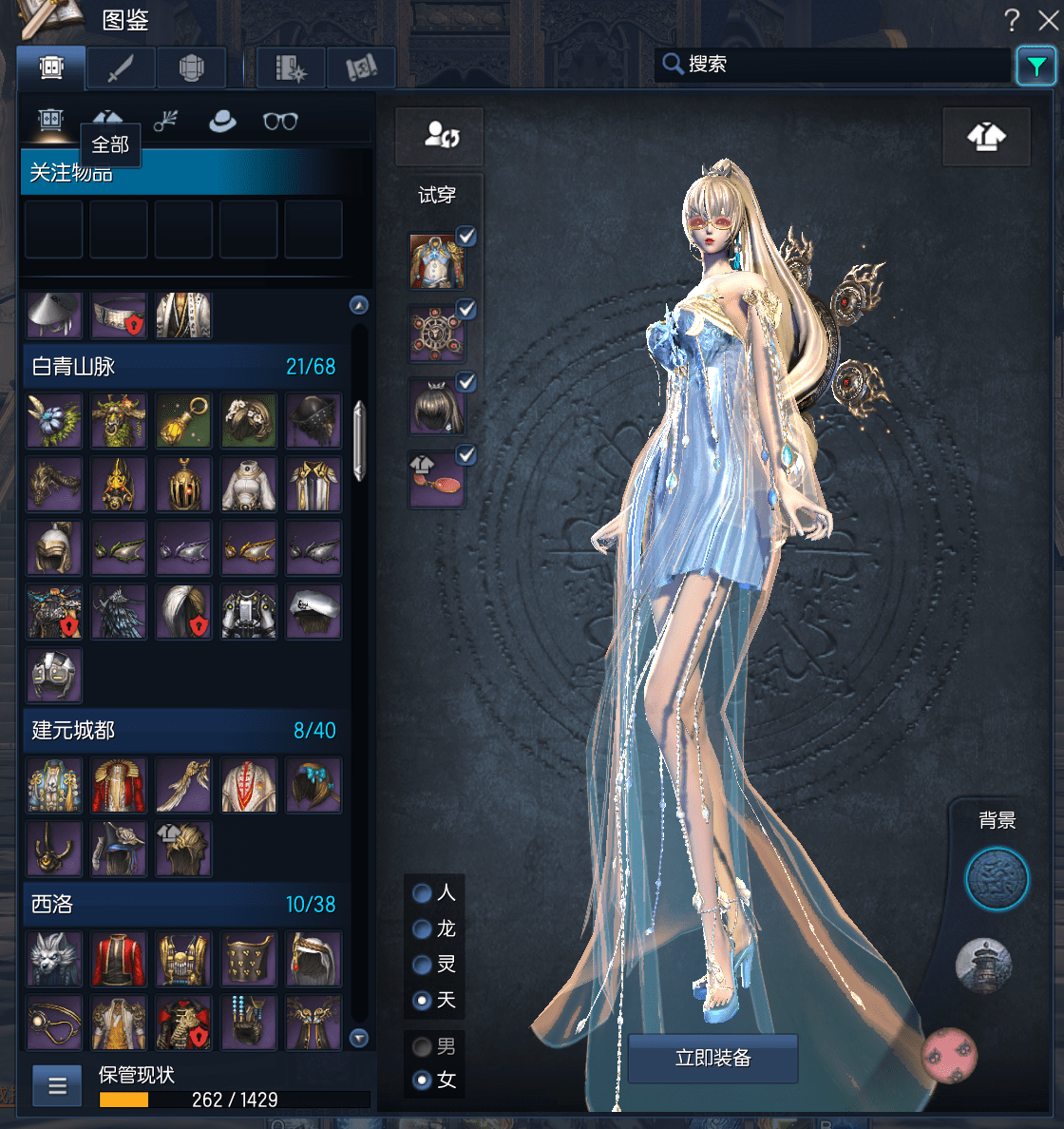Click the character swap button above 试穿
Screen dimensions: 1064x1129
(x=441, y=135)
